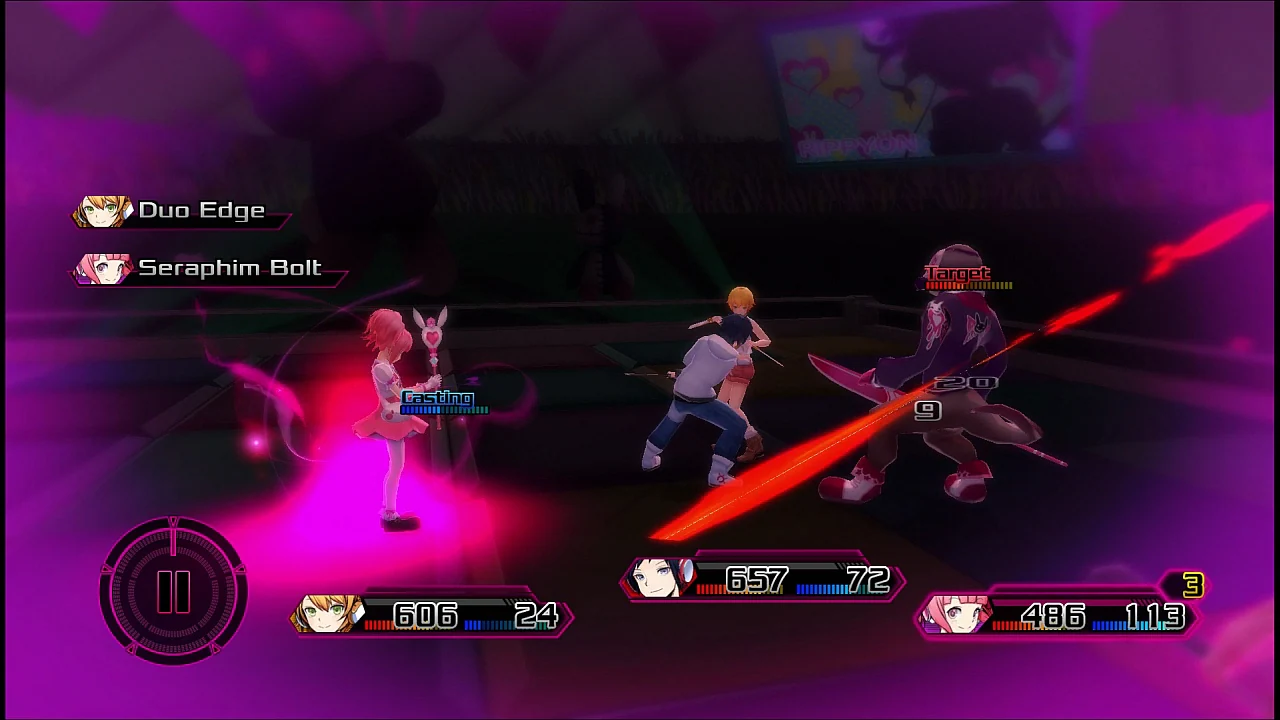Select the Seraphim Bolt character portrait icon
1280x720 pixels.
(100, 268)
